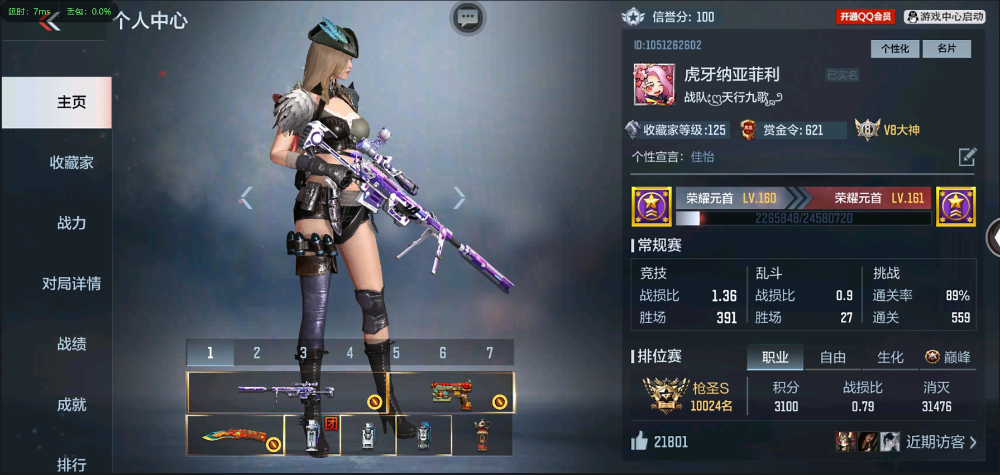Open the 收藏家 menu entry

click(x=71, y=162)
